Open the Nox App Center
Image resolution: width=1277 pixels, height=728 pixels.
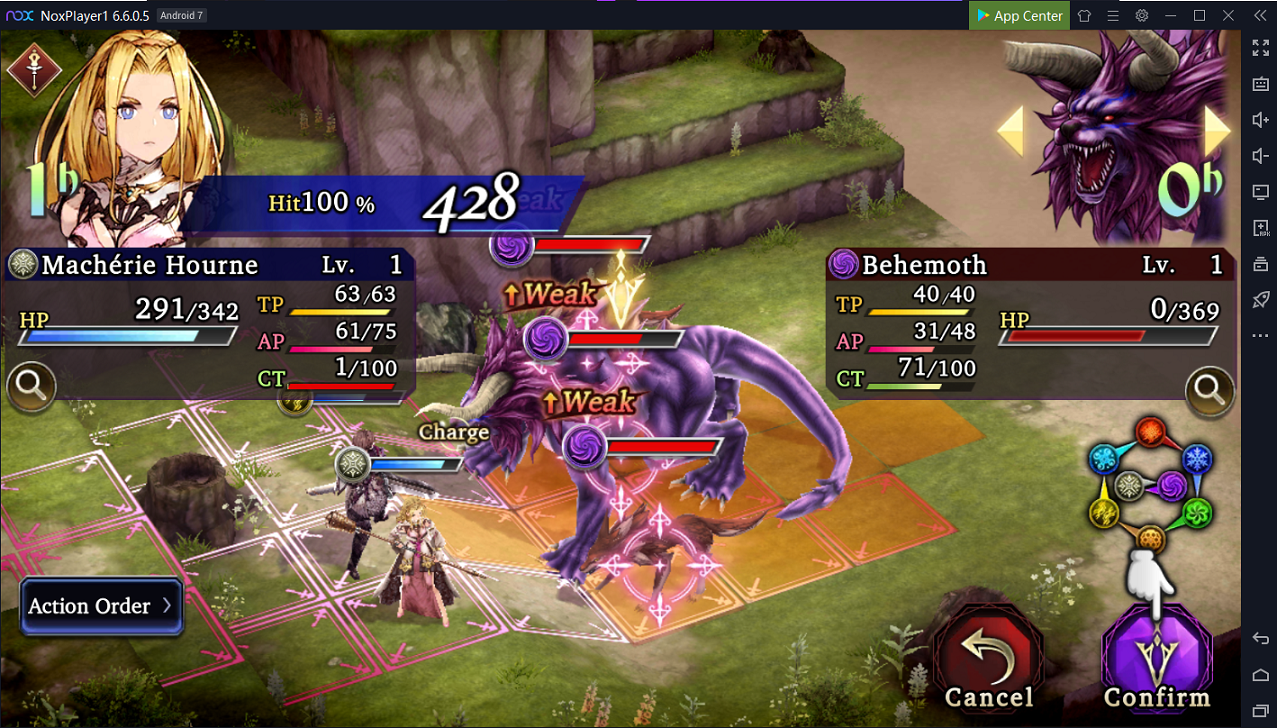click(1018, 16)
